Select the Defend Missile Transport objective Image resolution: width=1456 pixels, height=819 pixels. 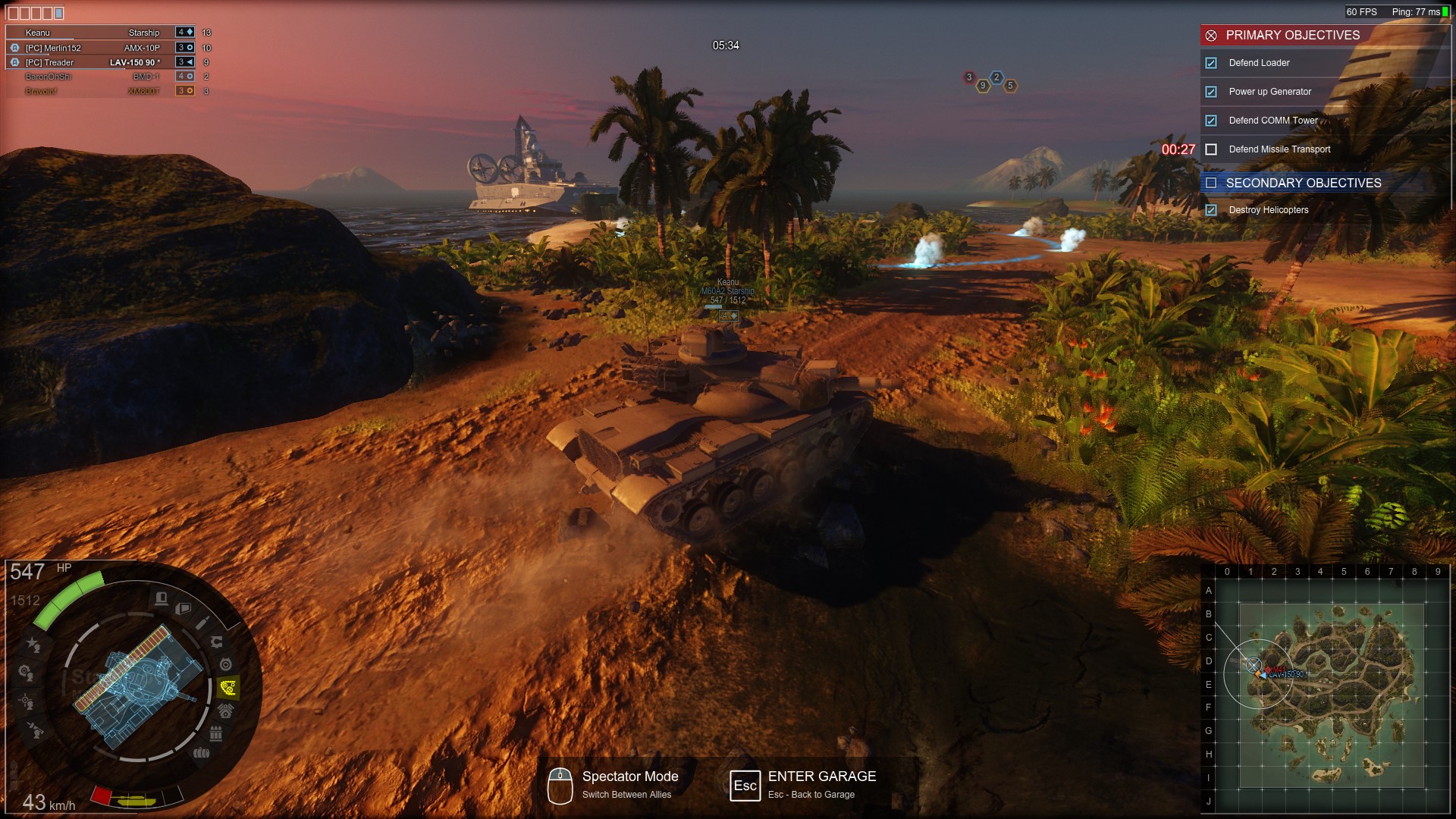click(1279, 149)
